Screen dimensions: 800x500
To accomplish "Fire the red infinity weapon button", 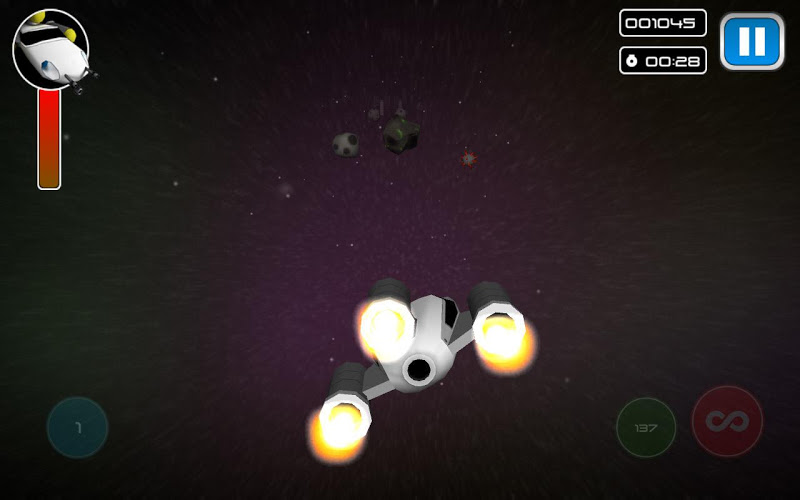I will pos(727,422).
